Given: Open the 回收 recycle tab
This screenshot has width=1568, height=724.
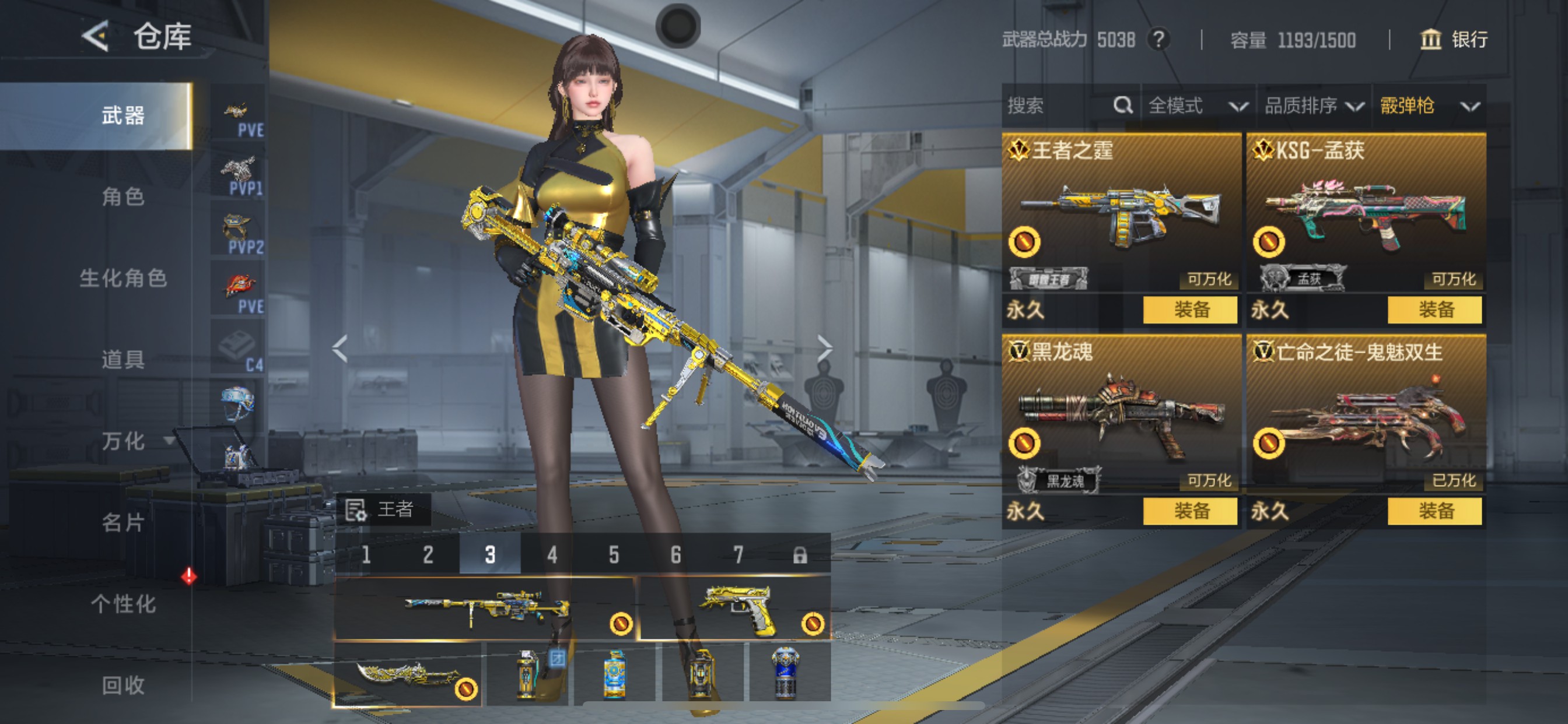Looking at the screenshot, I should pos(123,686).
